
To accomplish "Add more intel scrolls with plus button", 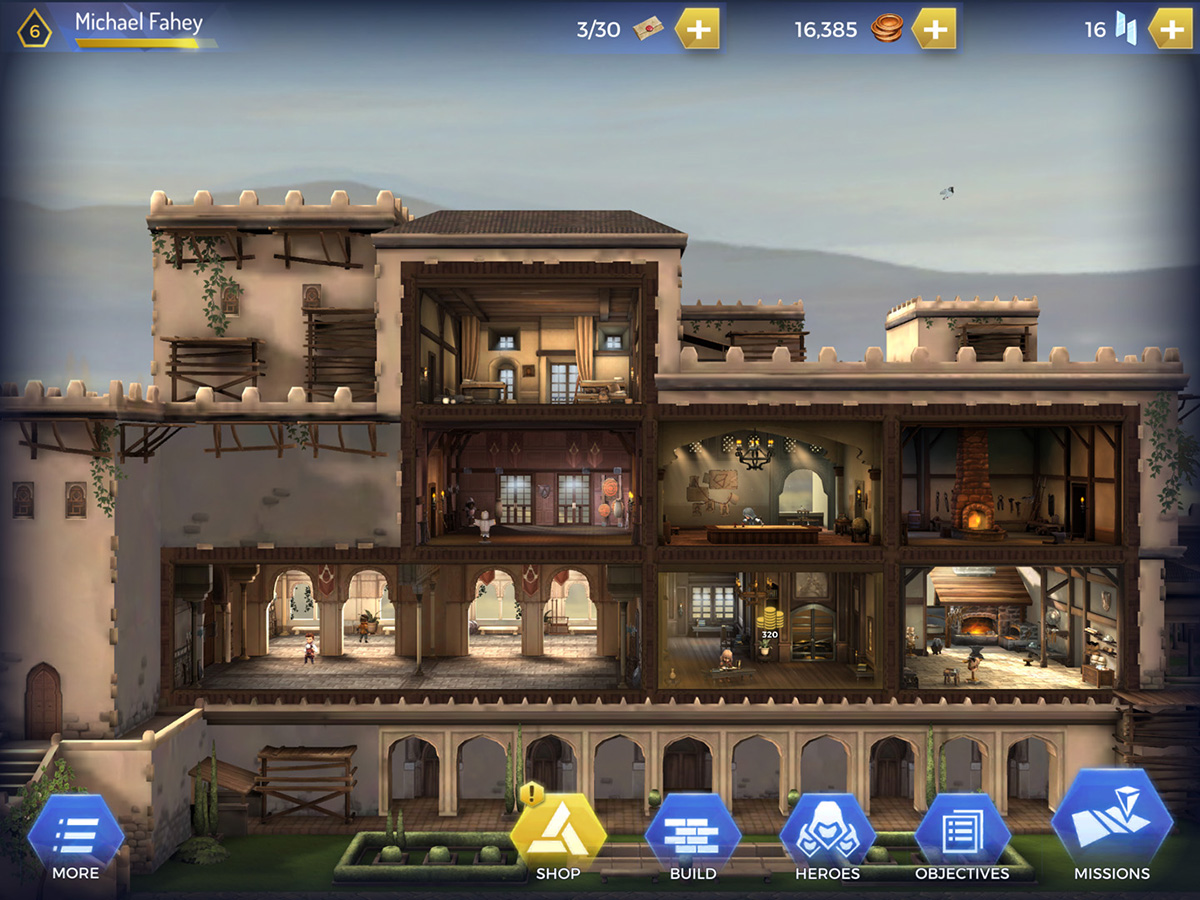I will pyautogui.click(x=698, y=29).
